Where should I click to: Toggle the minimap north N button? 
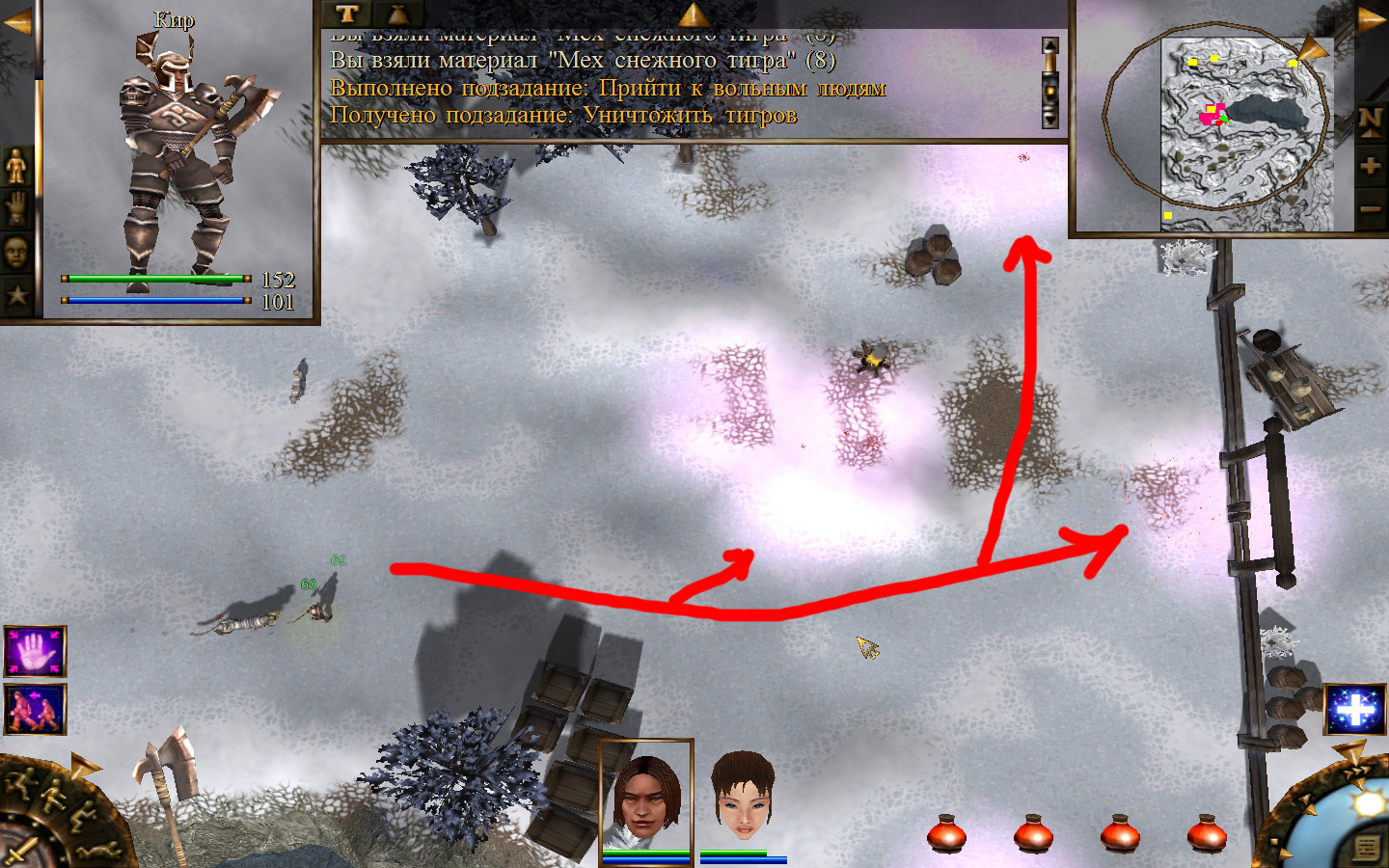click(1370, 120)
